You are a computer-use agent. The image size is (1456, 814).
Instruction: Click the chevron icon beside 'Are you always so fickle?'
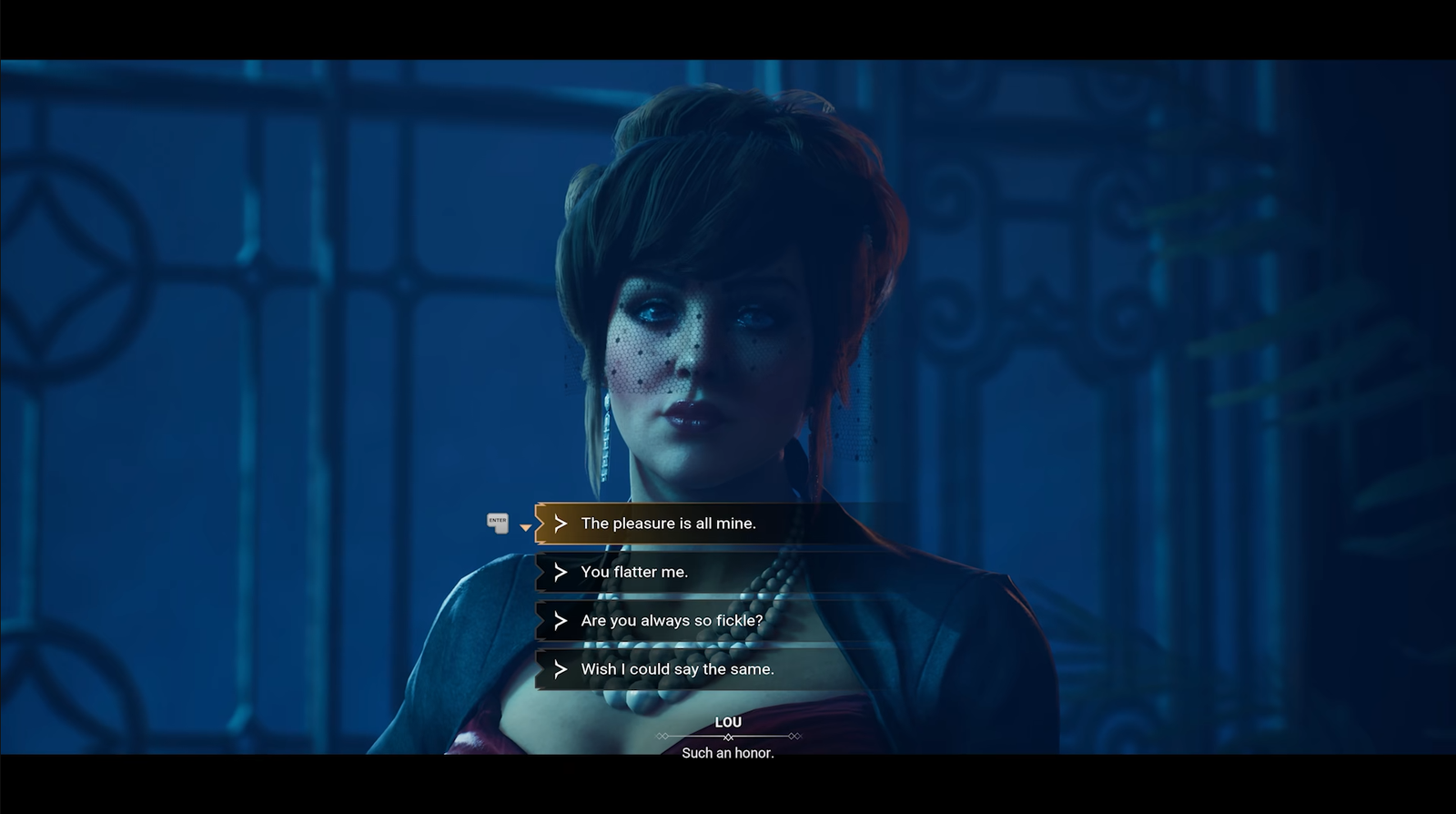[x=560, y=620]
